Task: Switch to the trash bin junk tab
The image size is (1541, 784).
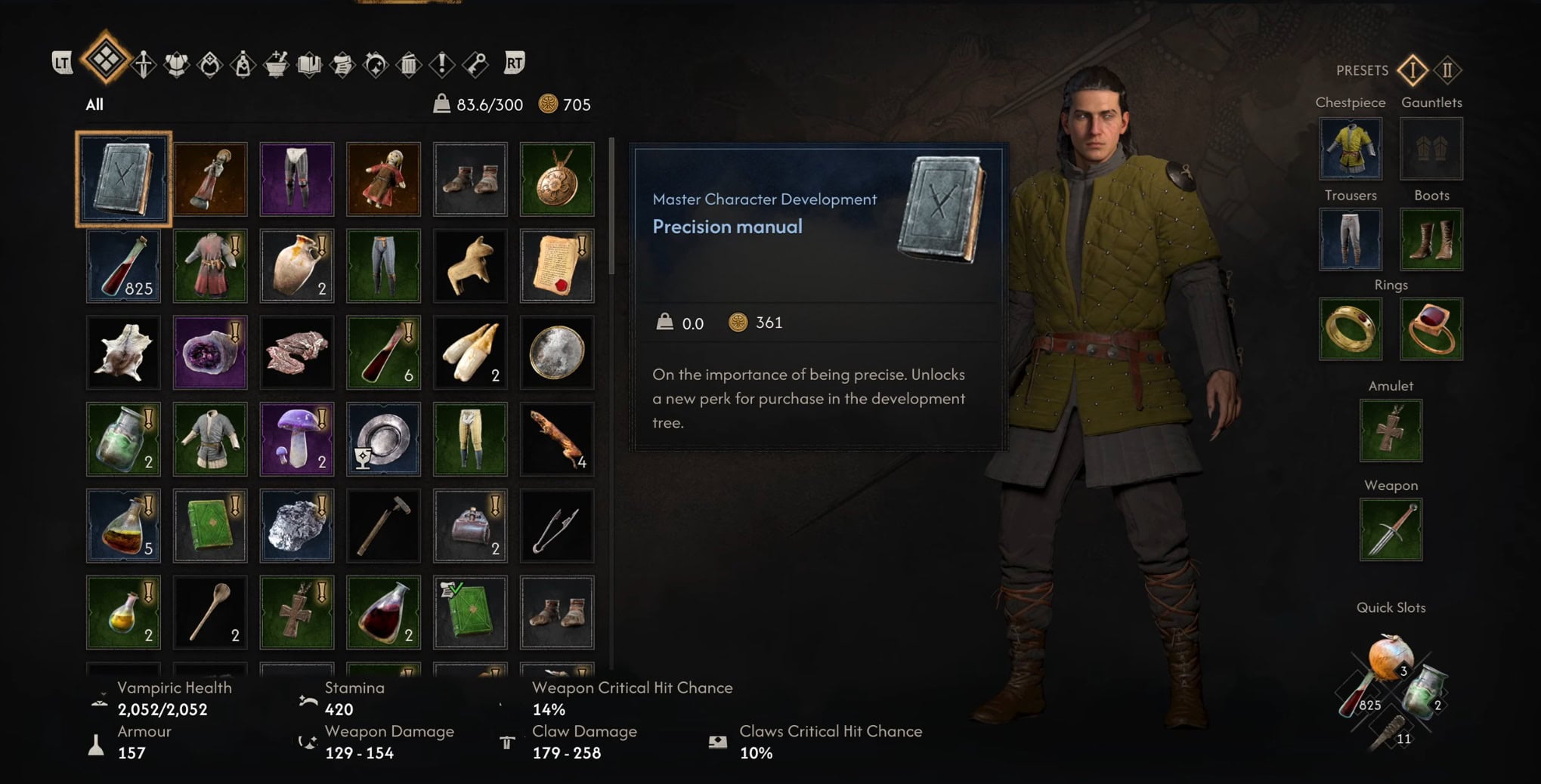Action: tap(408, 63)
